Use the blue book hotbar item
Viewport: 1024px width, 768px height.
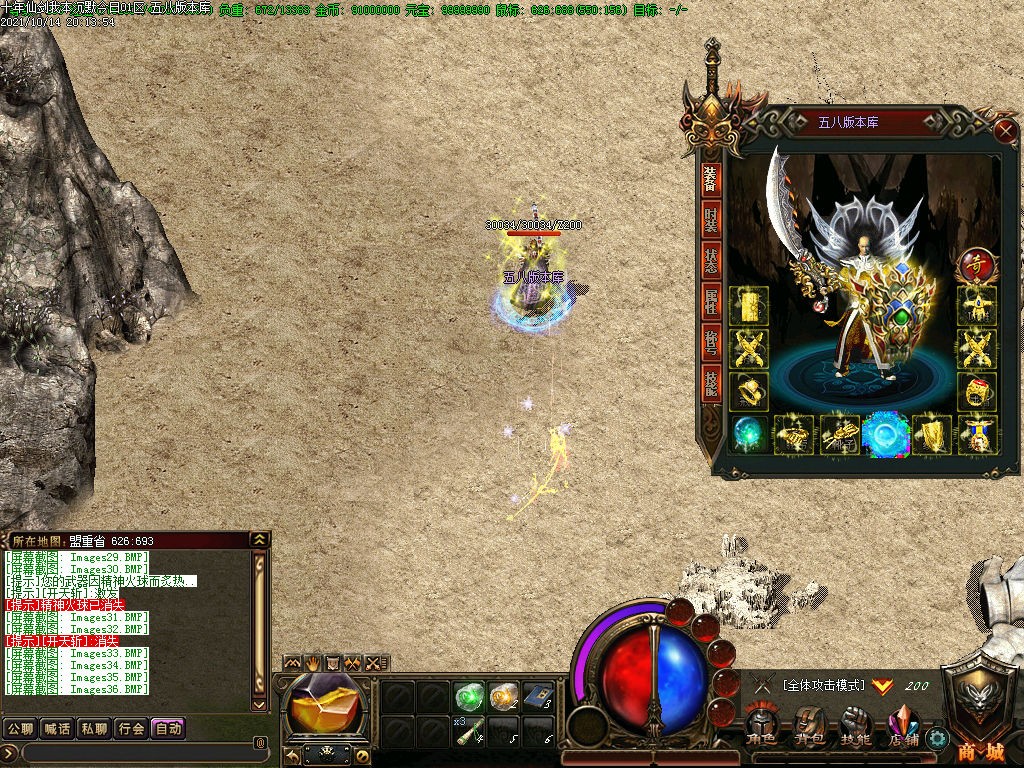537,695
